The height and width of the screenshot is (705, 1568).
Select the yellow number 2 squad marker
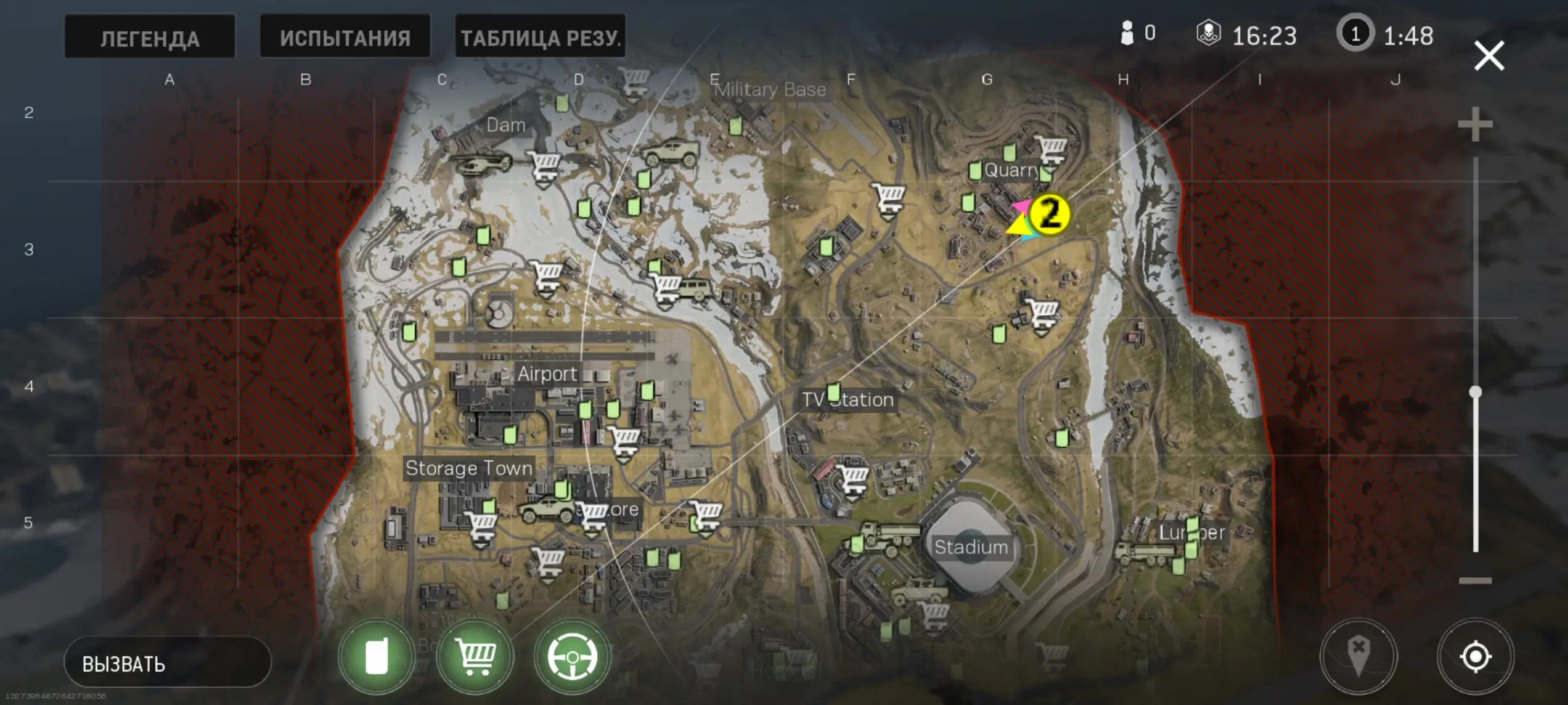1050,214
